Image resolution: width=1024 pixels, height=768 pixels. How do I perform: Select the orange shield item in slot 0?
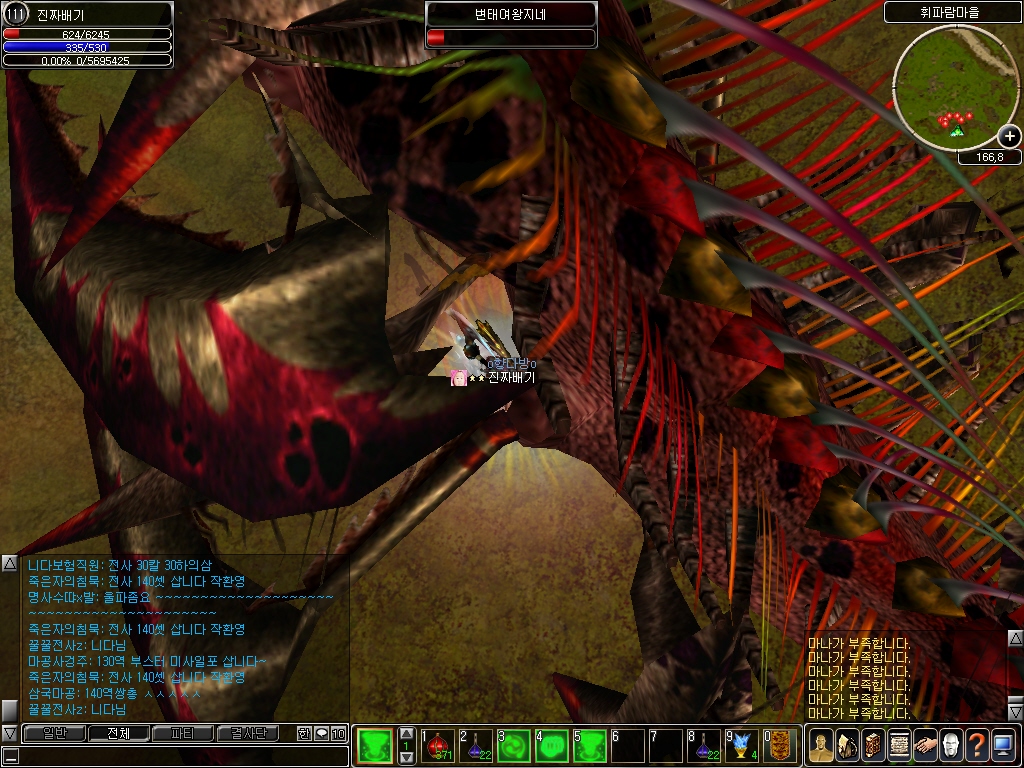coord(780,746)
